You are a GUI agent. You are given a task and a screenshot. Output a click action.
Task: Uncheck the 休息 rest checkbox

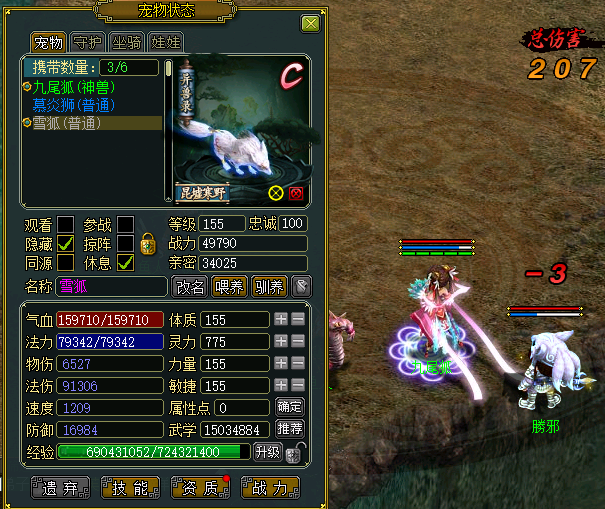tap(126, 262)
